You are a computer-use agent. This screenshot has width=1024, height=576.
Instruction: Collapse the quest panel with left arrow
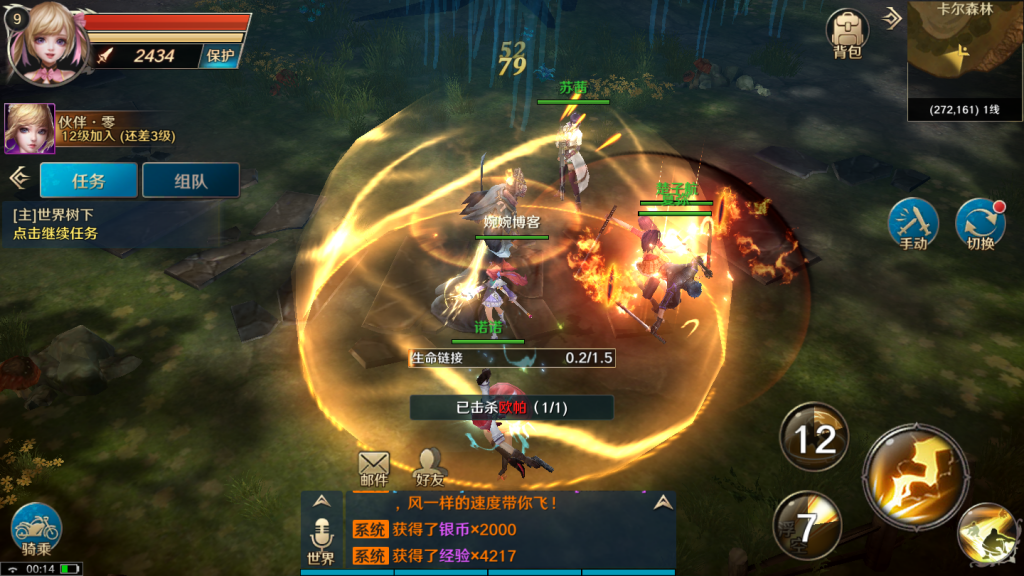(17, 178)
